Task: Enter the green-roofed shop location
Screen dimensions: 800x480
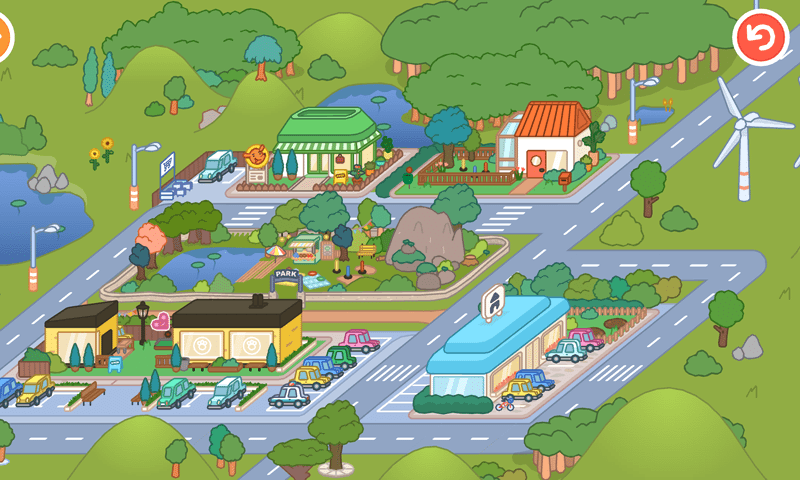Action: (327, 147)
